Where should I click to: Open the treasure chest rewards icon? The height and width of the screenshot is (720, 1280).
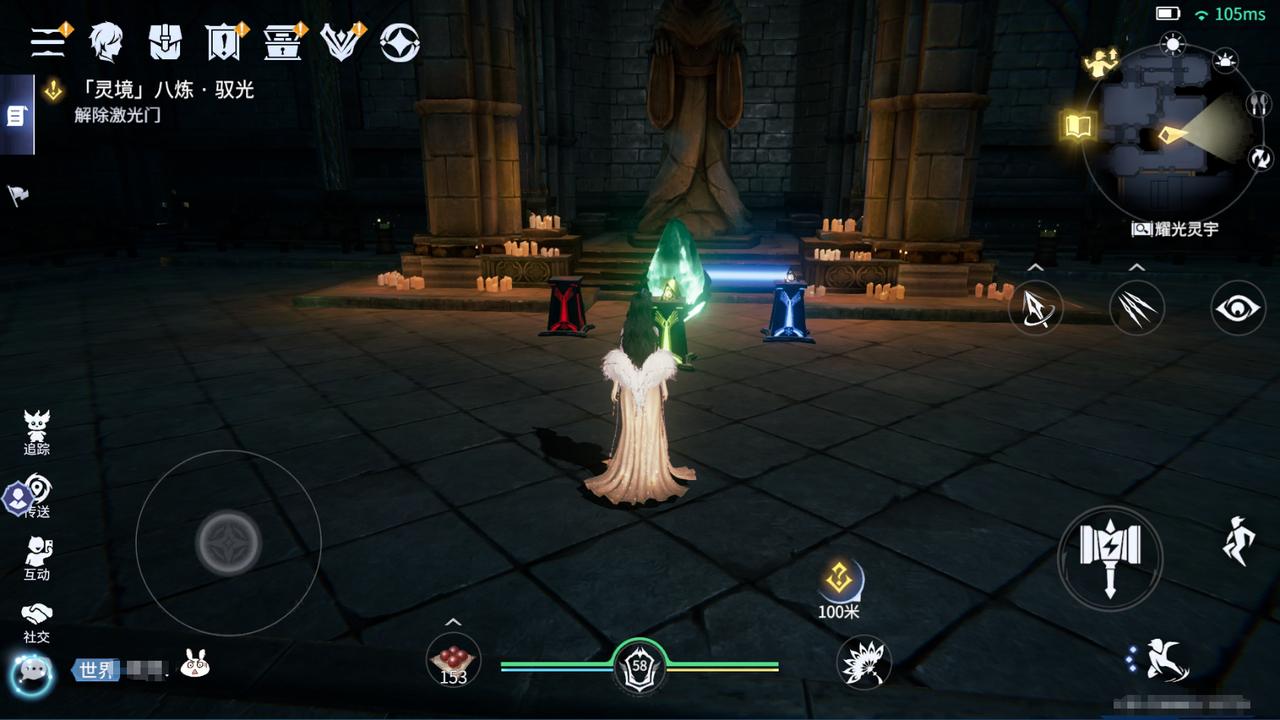[282, 42]
